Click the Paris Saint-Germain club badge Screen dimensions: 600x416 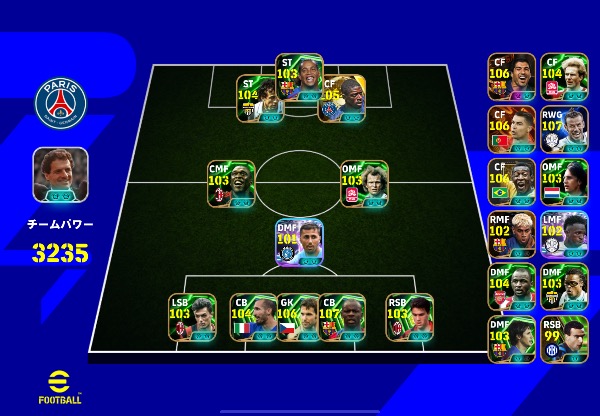pos(61,102)
